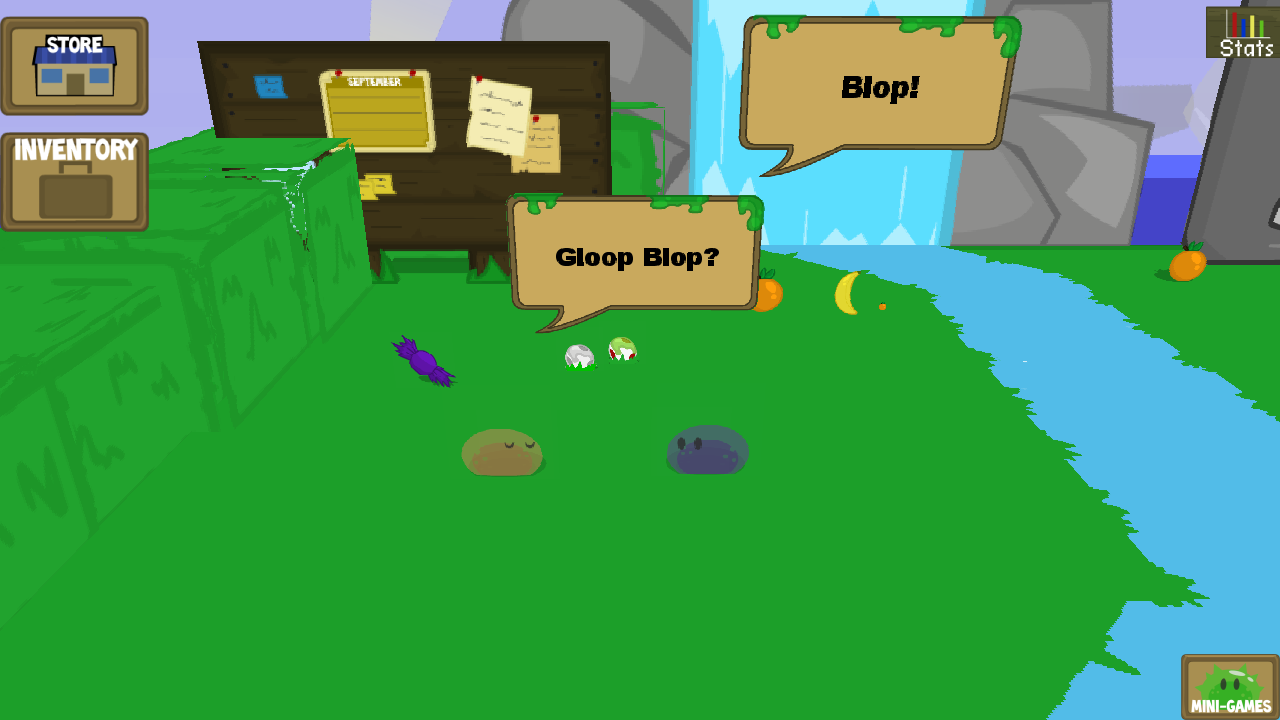Select the sleeping brown slime
The height and width of the screenshot is (720, 1280).
tap(503, 450)
